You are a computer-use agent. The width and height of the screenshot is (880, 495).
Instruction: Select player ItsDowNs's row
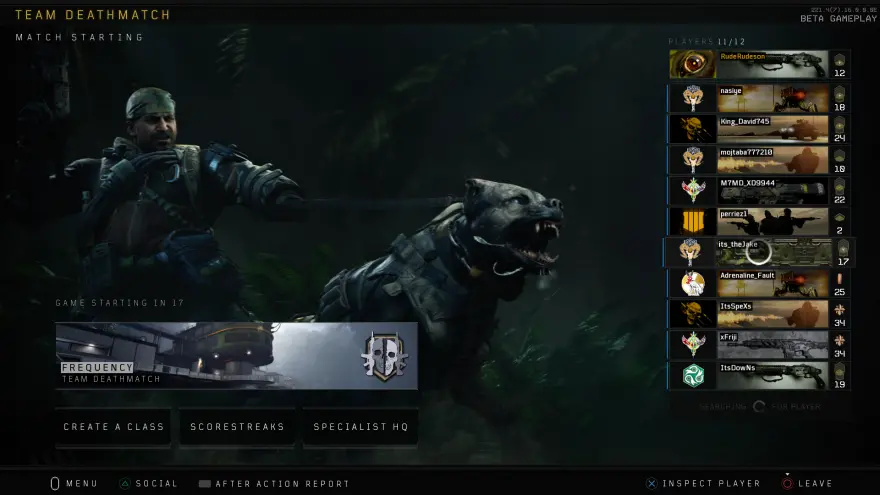pos(760,376)
